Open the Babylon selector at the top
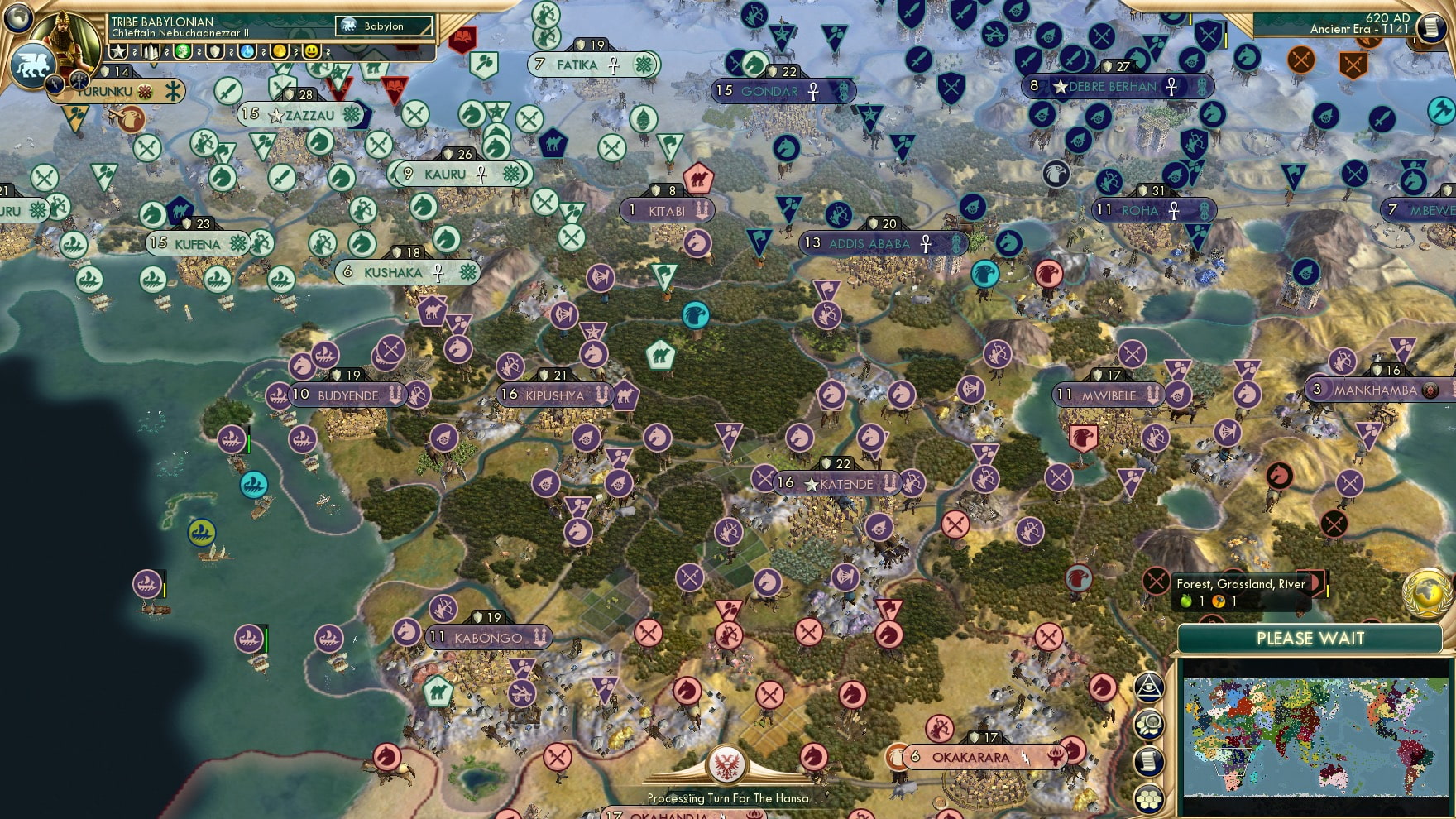 tap(385, 26)
